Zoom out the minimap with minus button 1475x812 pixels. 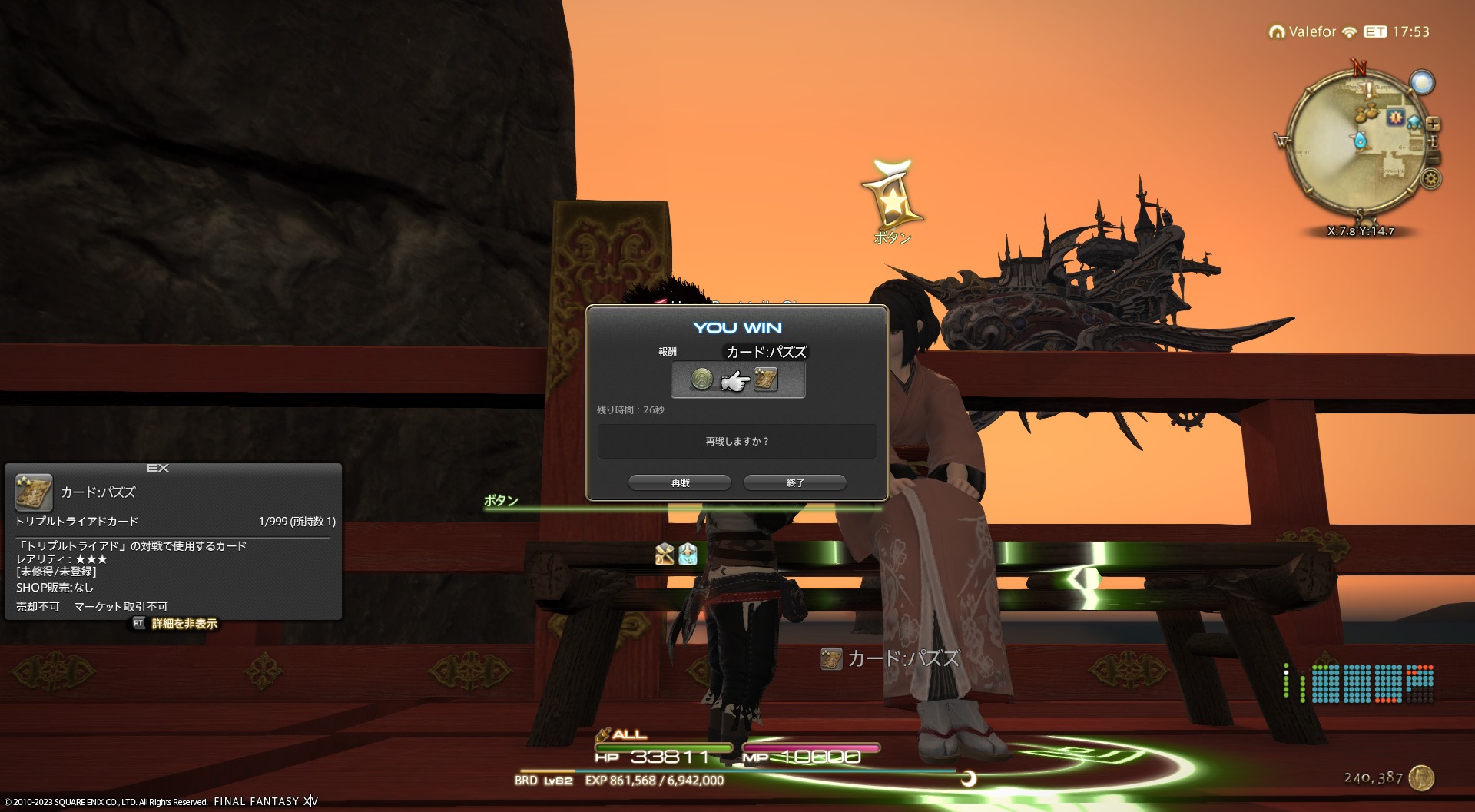click(1434, 157)
